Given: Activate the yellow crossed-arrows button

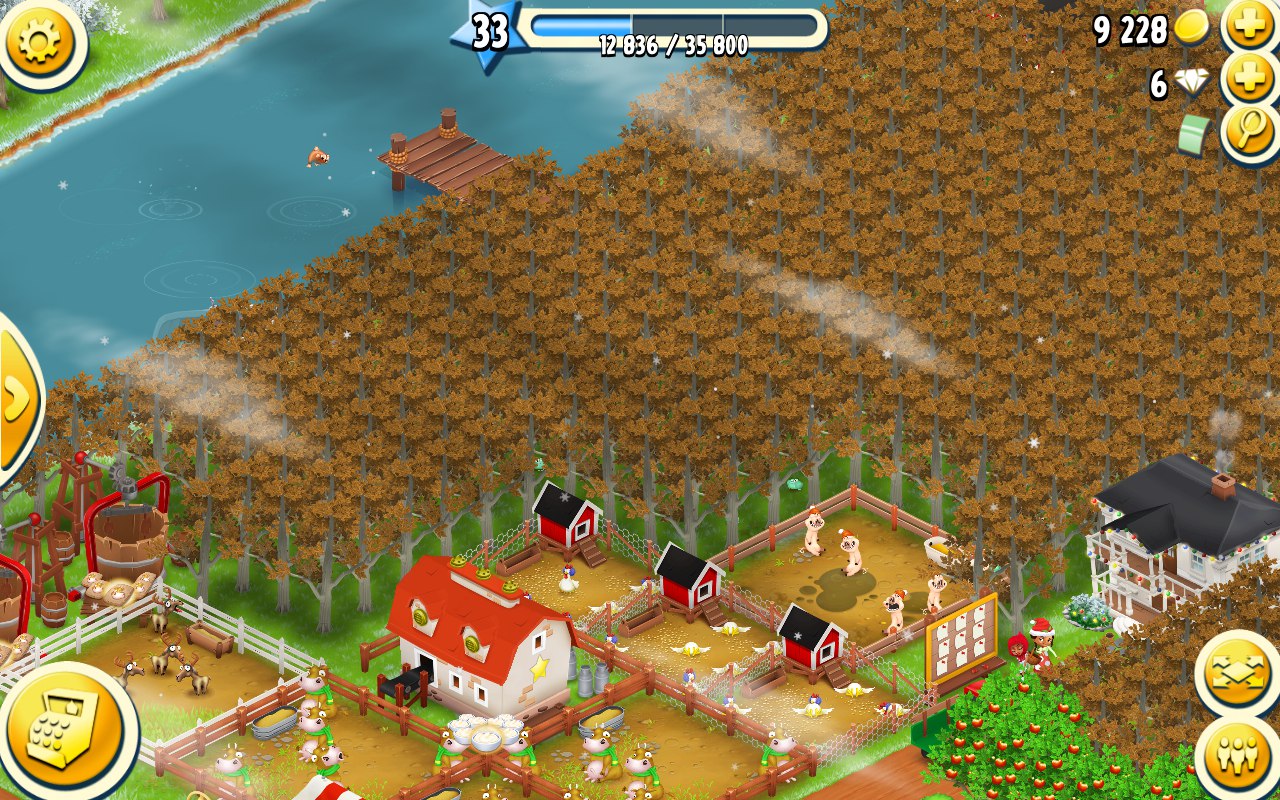Looking at the screenshot, I should coord(1238,673).
